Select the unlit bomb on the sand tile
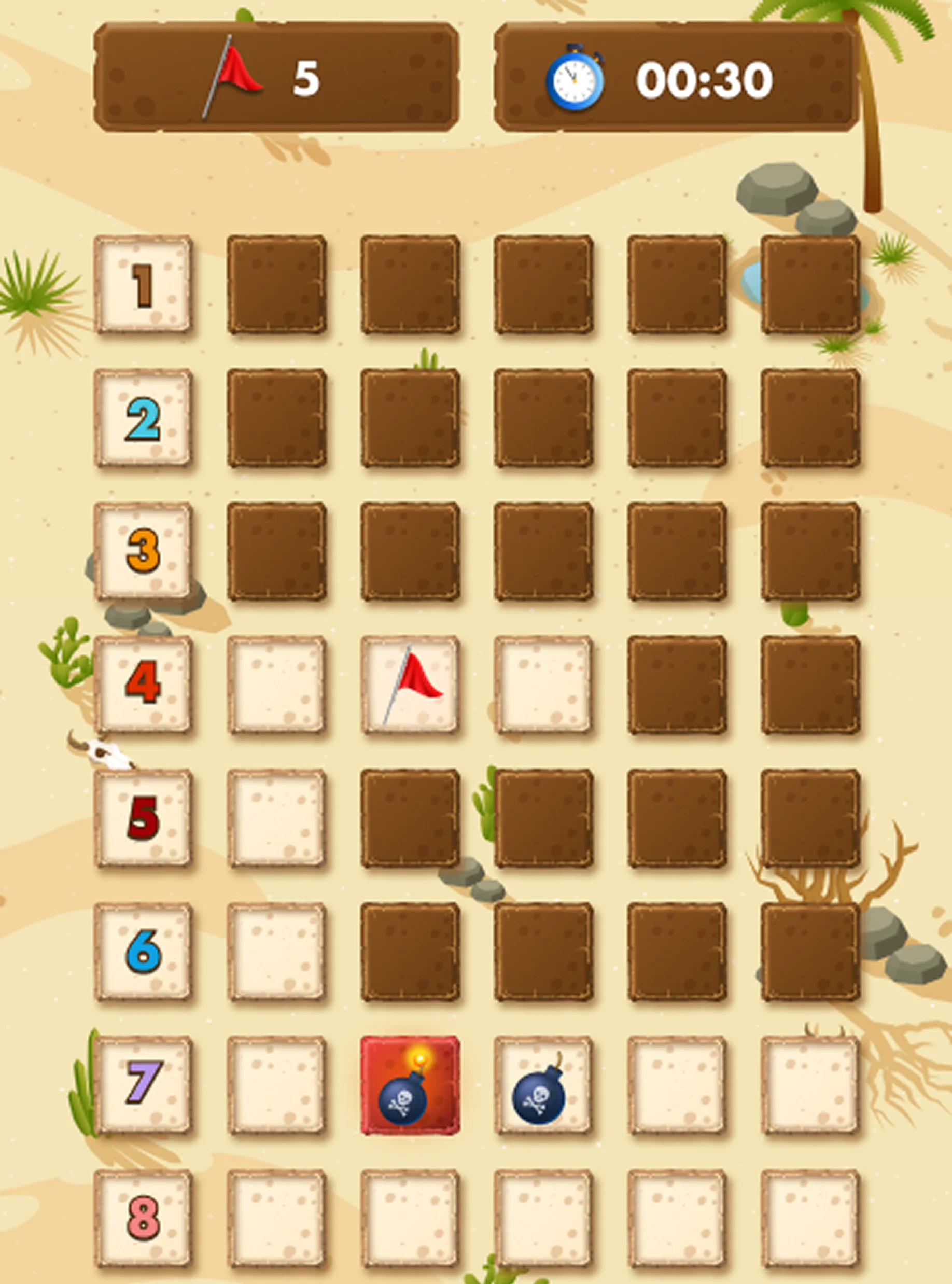This screenshot has width=952, height=1284. click(x=543, y=1084)
